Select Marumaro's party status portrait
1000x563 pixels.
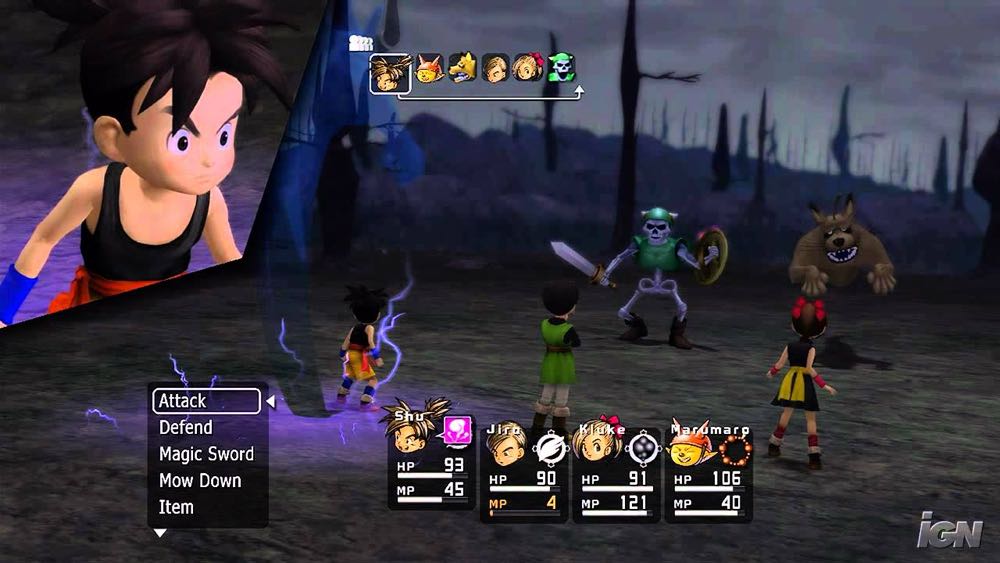689,447
